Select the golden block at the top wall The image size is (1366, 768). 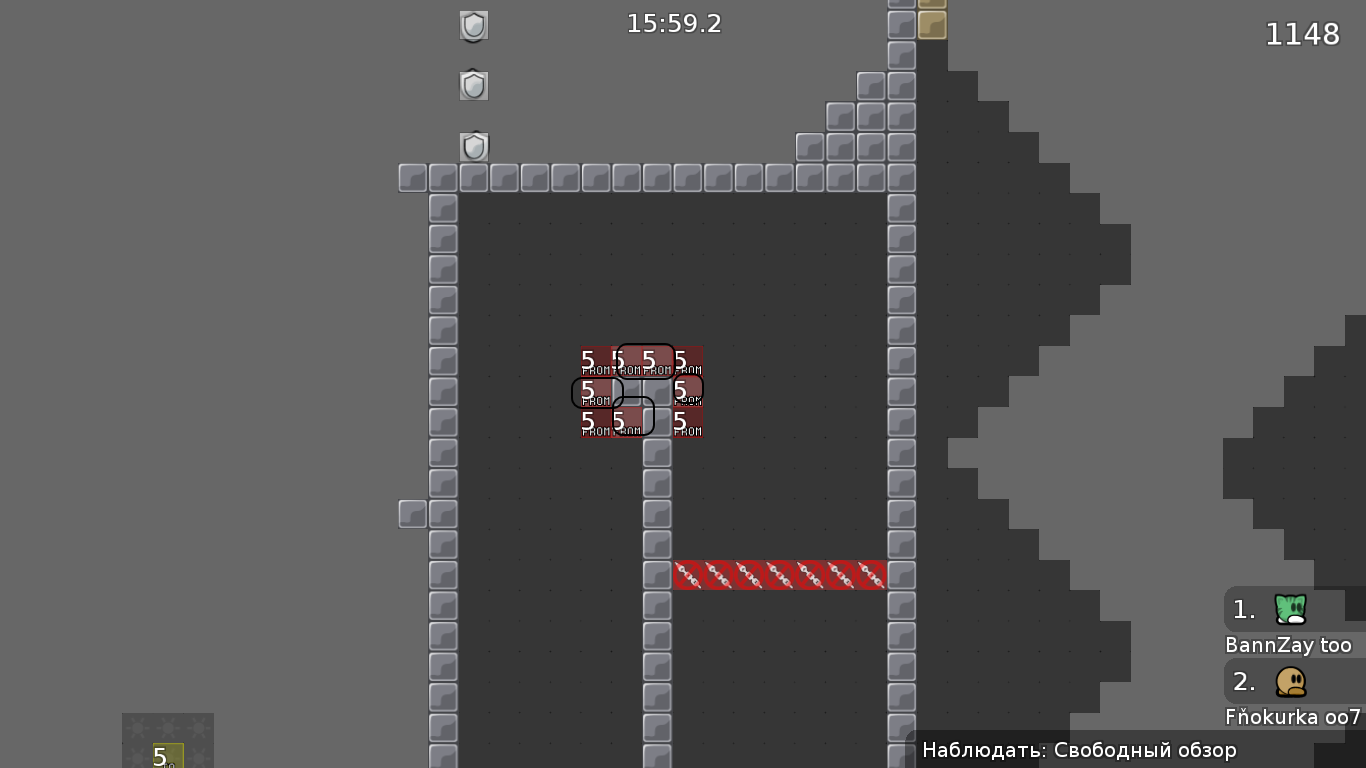click(x=930, y=25)
